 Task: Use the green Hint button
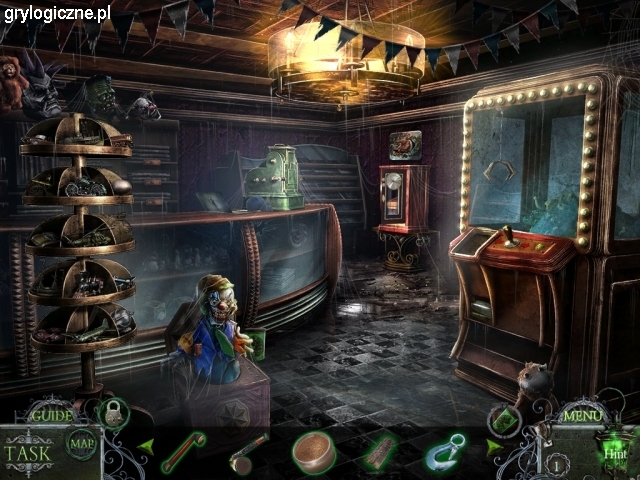coord(610,452)
